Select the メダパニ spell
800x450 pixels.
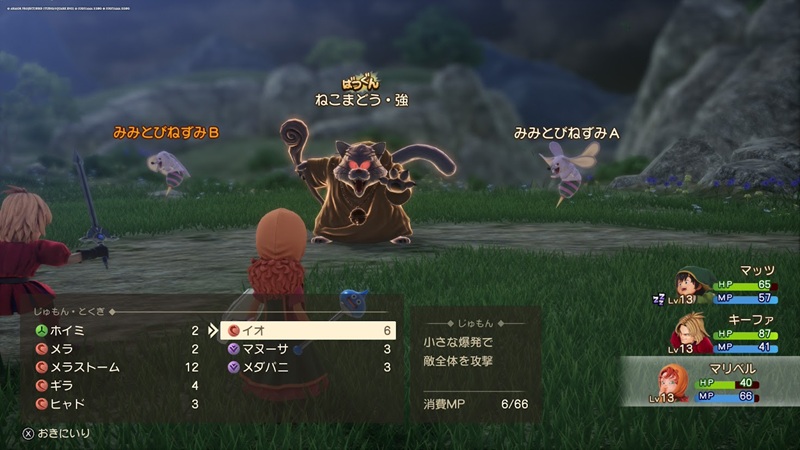click(x=308, y=368)
